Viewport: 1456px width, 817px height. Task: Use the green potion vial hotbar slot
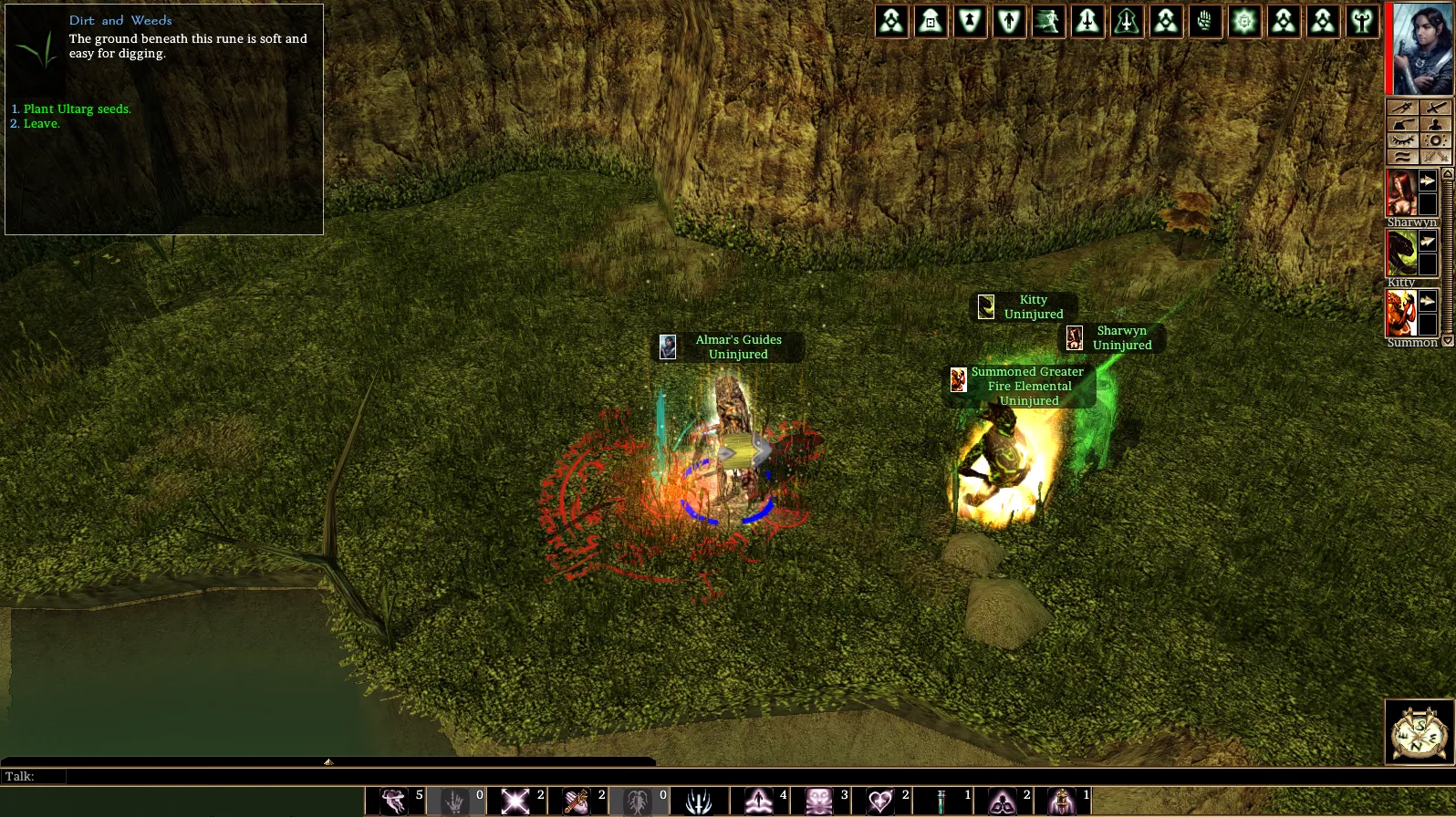(941, 801)
